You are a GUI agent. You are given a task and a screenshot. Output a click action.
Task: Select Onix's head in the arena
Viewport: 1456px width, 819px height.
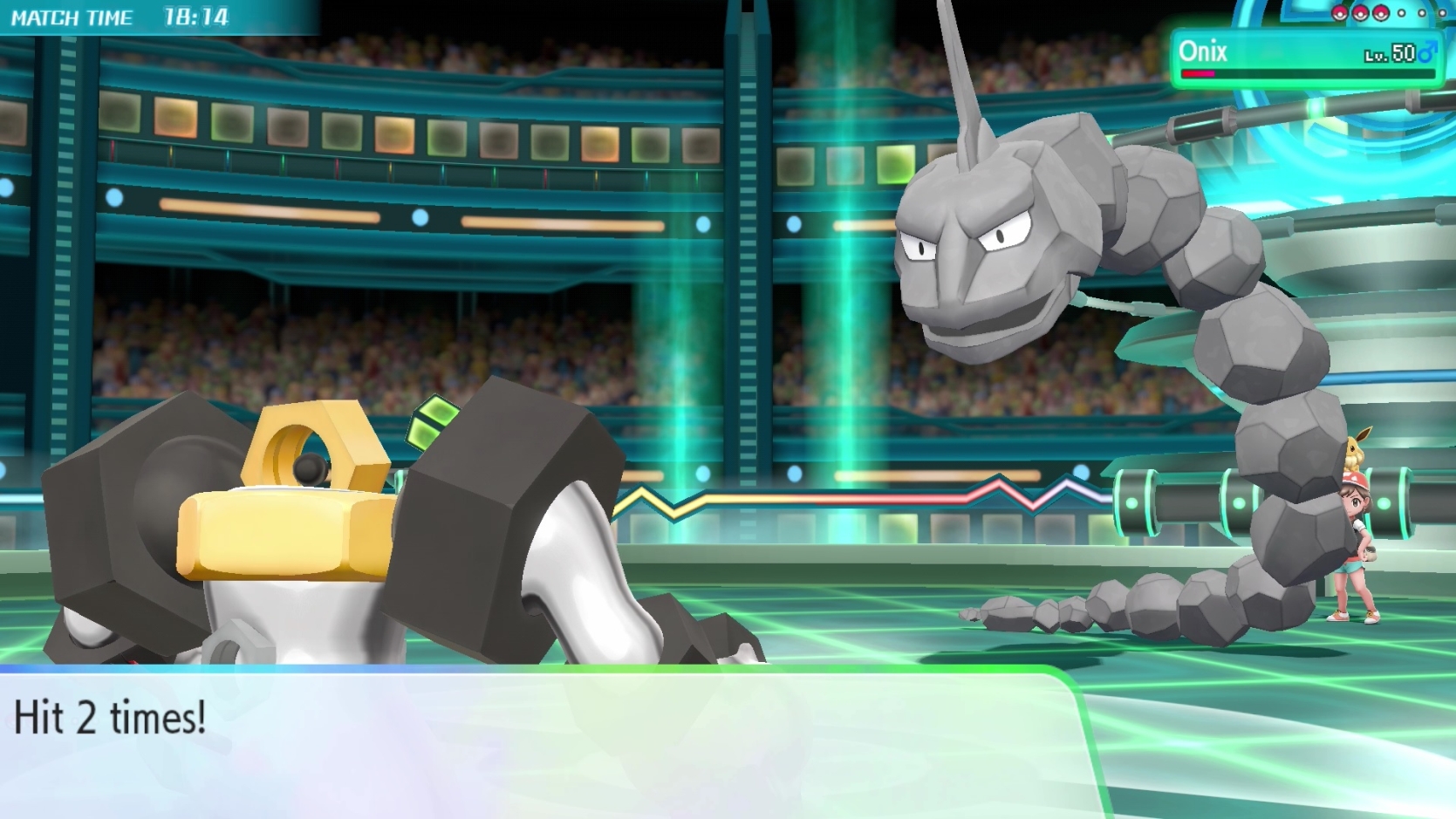pos(977,235)
